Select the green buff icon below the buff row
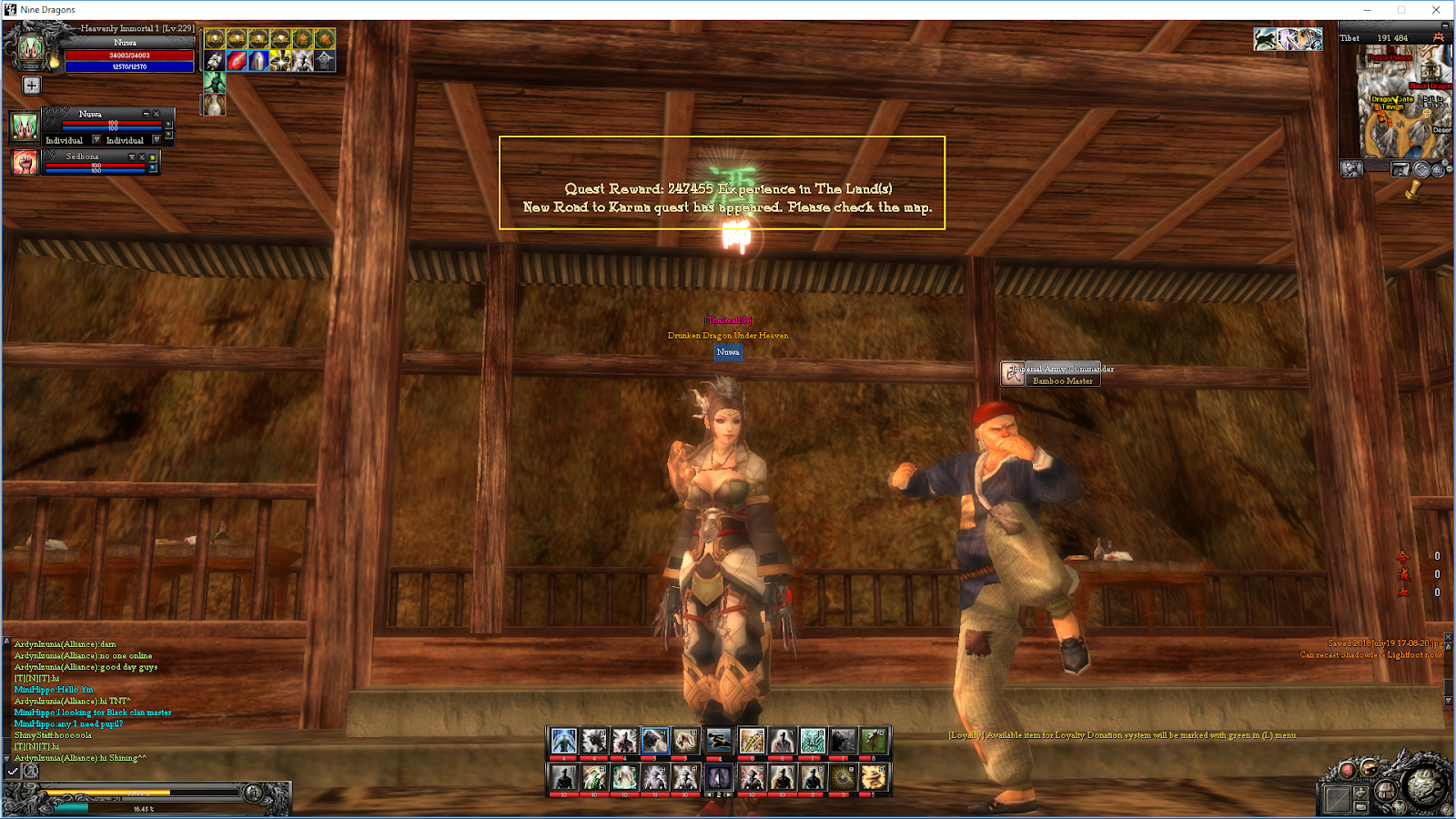 [215, 83]
